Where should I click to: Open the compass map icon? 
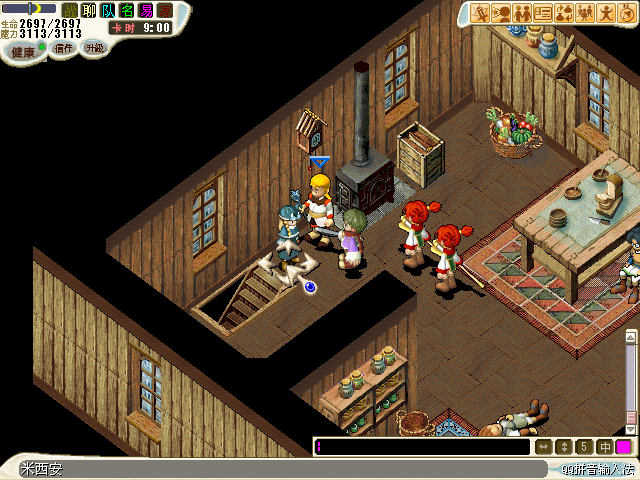(x=627, y=13)
